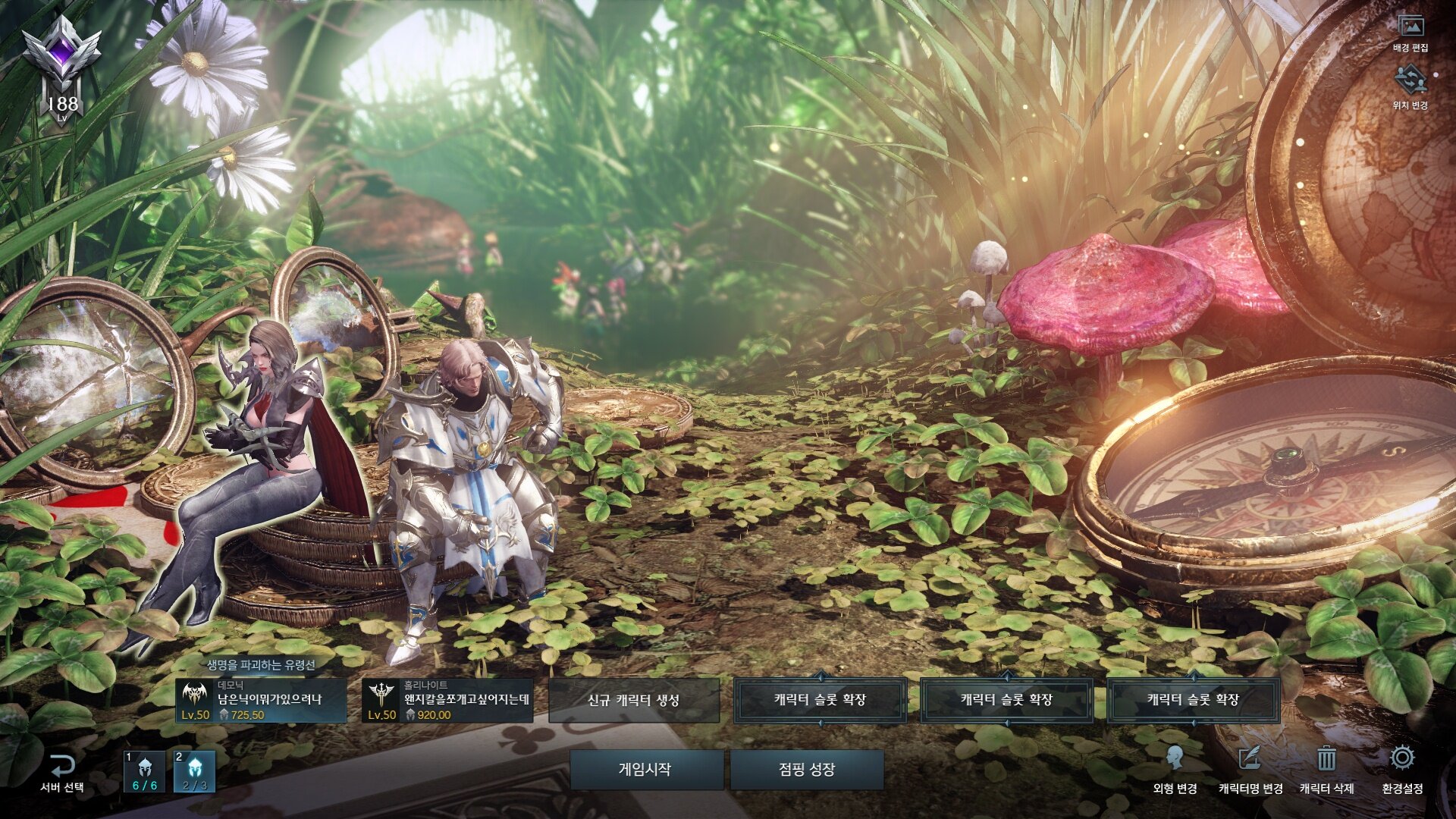Choose the 홀리나이트 Lv.50 character slot

point(447,701)
